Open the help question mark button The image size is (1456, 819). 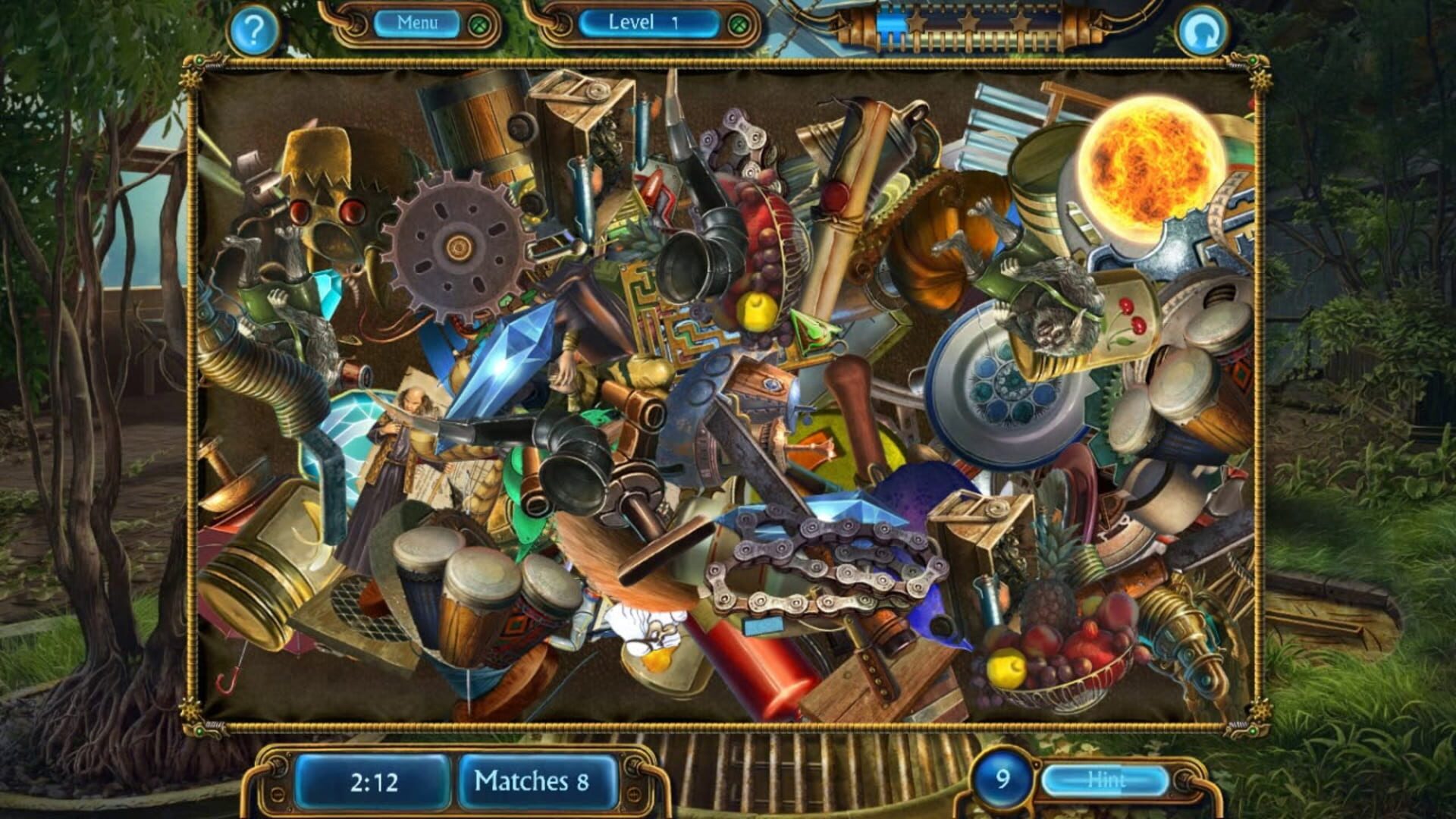251,29
